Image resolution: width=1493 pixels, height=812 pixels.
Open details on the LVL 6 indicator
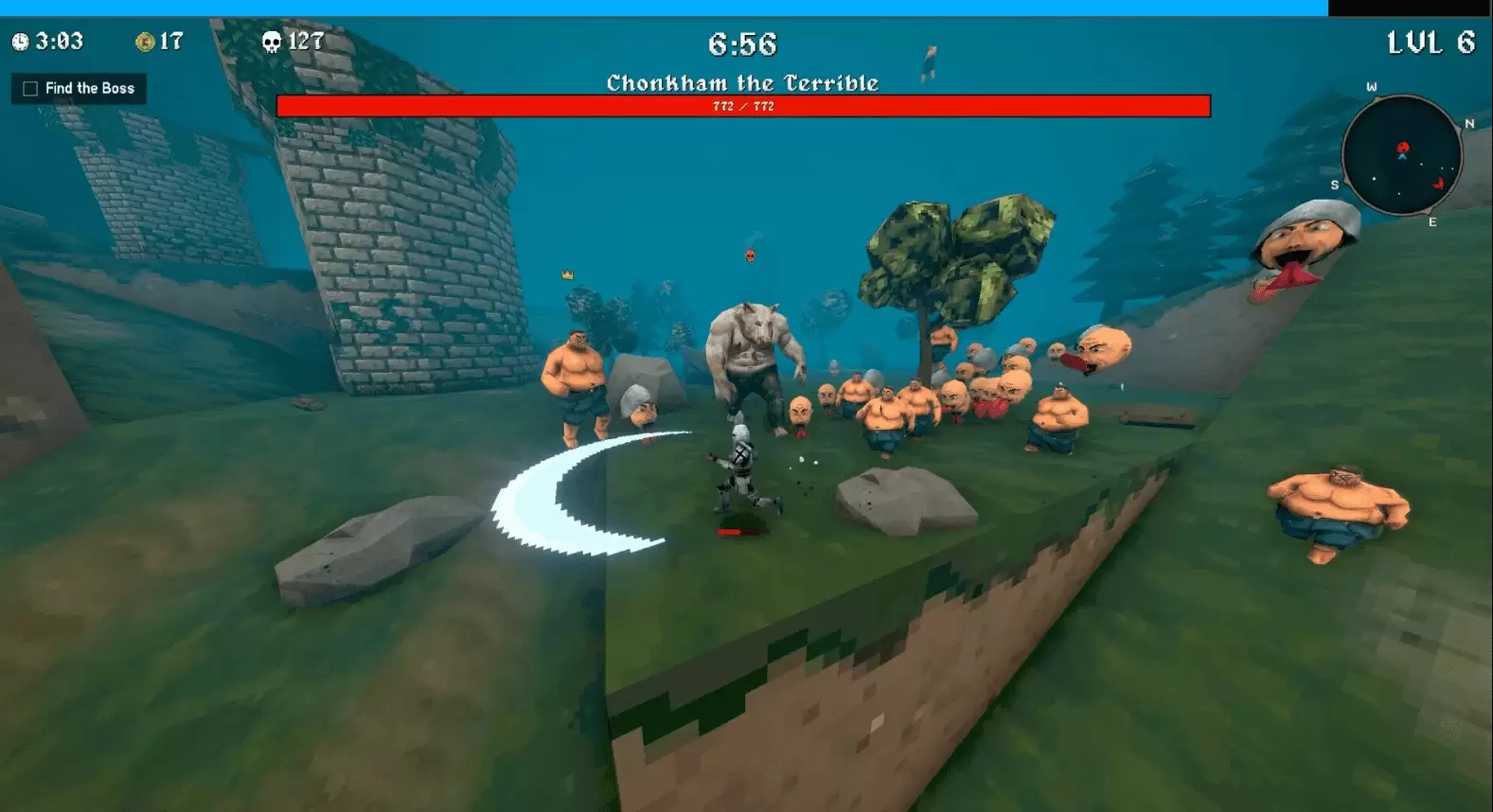(1432, 44)
